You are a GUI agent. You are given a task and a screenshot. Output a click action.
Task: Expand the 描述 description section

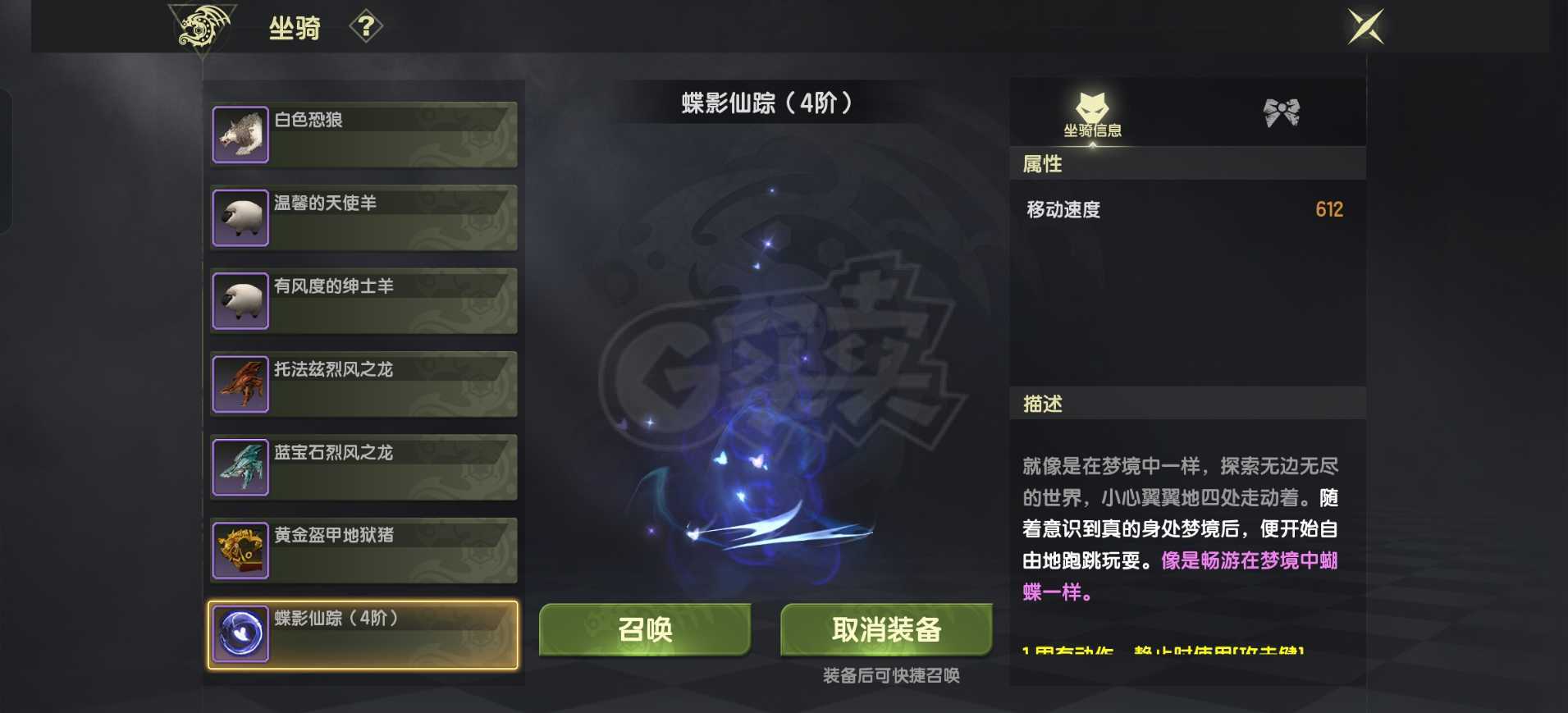click(x=1042, y=404)
